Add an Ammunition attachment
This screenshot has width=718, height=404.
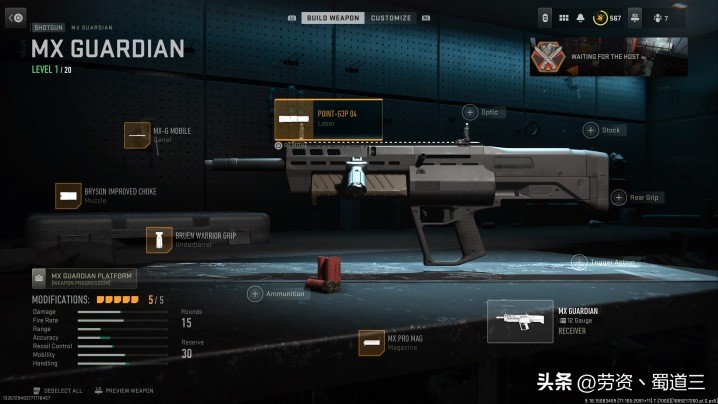[x=255, y=294]
